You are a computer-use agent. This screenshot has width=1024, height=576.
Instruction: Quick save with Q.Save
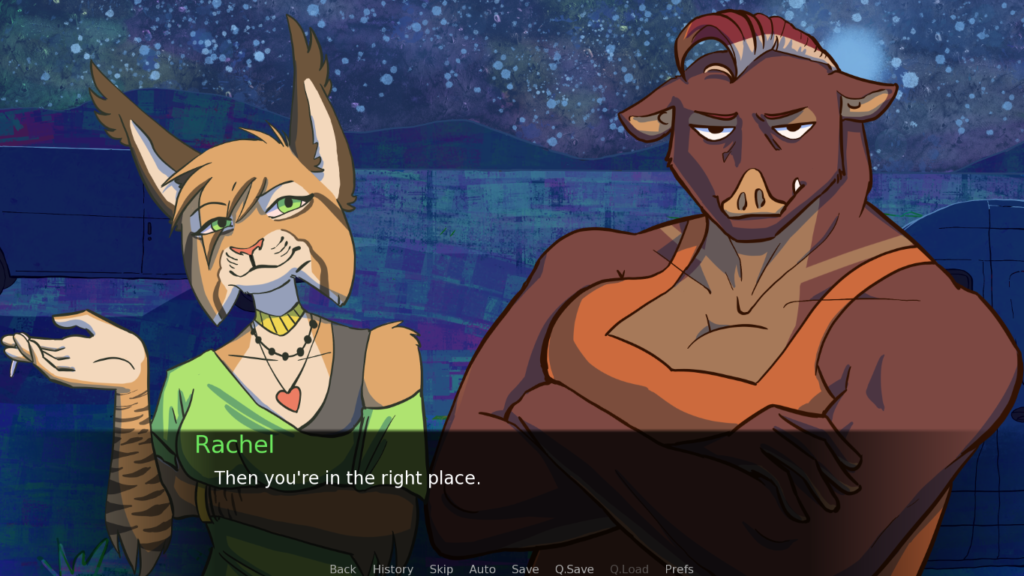pyautogui.click(x=575, y=569)
